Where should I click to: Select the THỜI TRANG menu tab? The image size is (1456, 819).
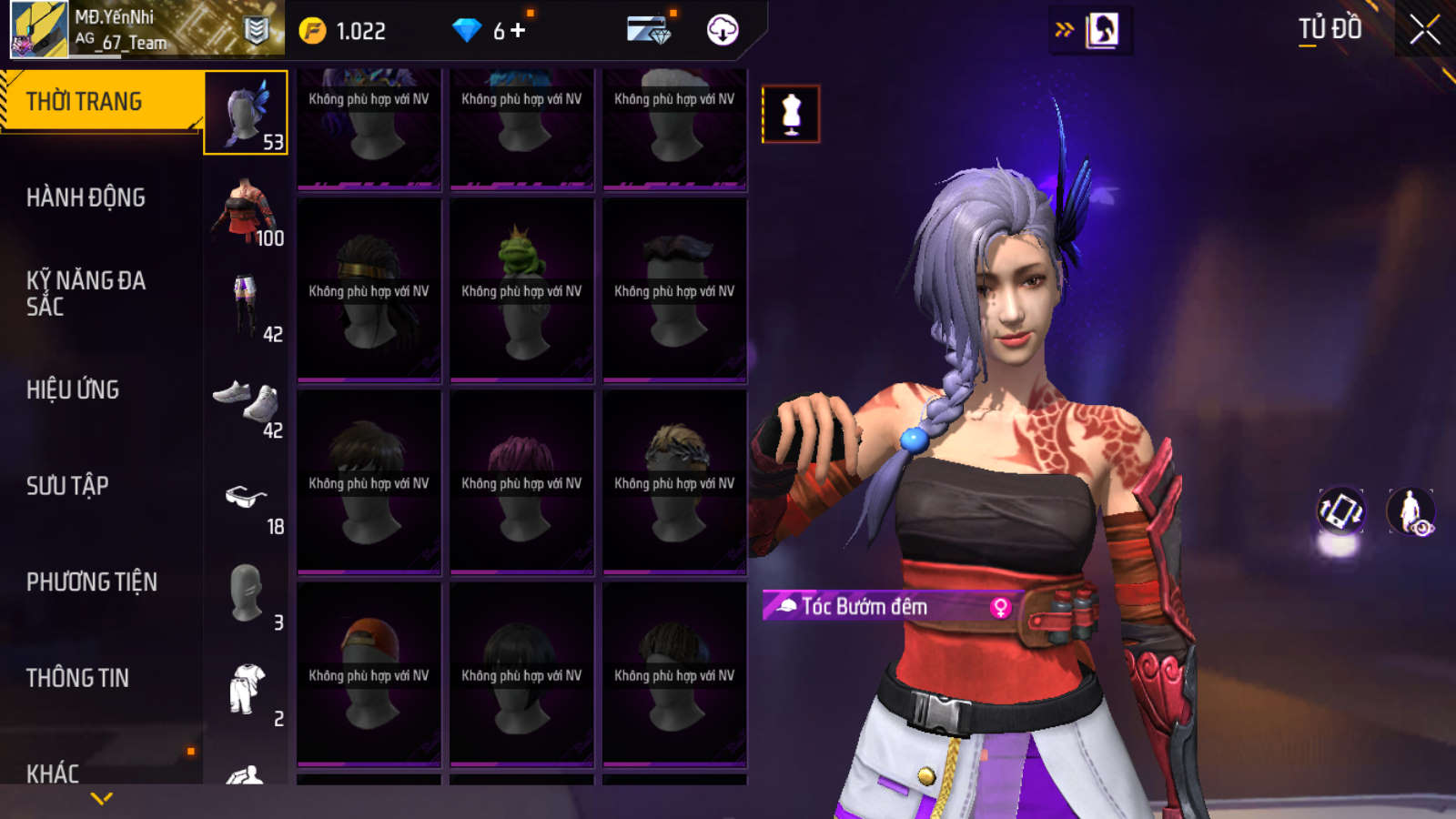100,101
